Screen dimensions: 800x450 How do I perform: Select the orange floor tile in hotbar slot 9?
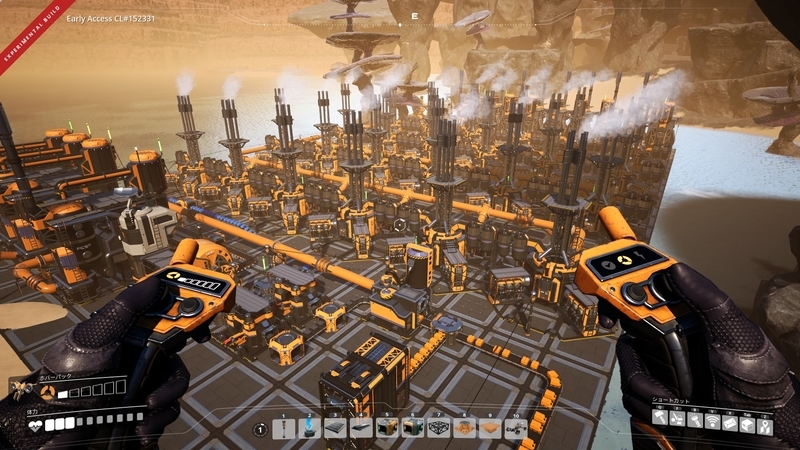click(491, 428)
